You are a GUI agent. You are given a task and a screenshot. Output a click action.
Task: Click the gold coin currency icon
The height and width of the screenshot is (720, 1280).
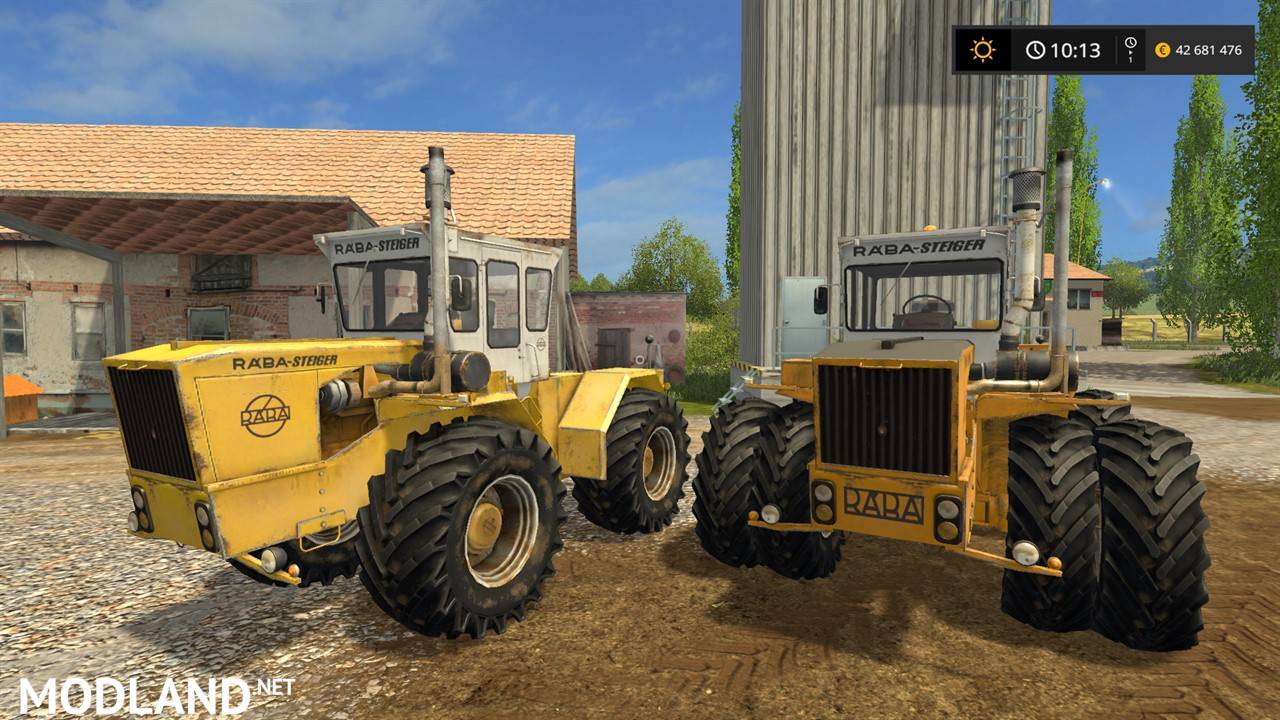click(x=1163, y=49)
